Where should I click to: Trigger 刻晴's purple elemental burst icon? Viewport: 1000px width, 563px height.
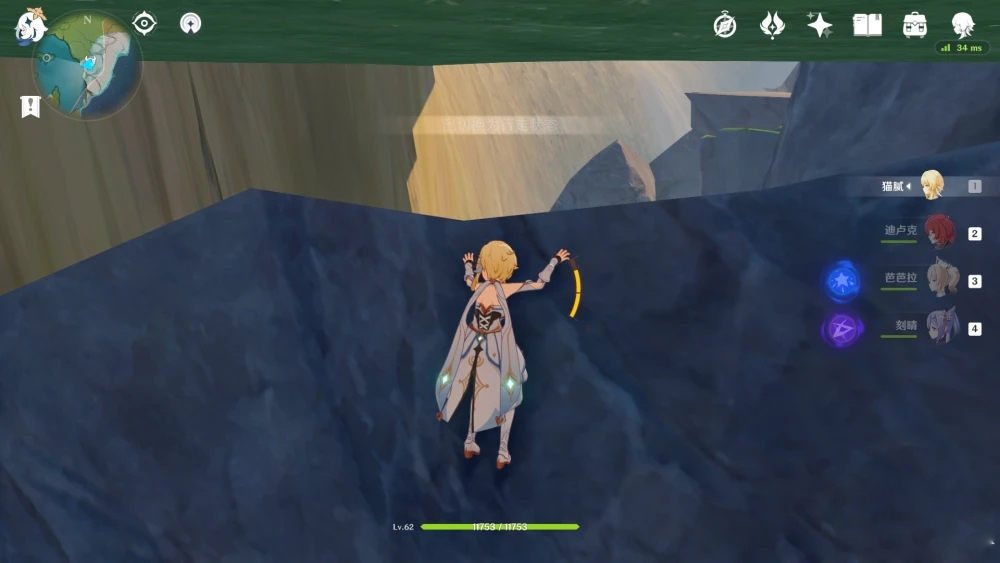(x=842, y=328)
